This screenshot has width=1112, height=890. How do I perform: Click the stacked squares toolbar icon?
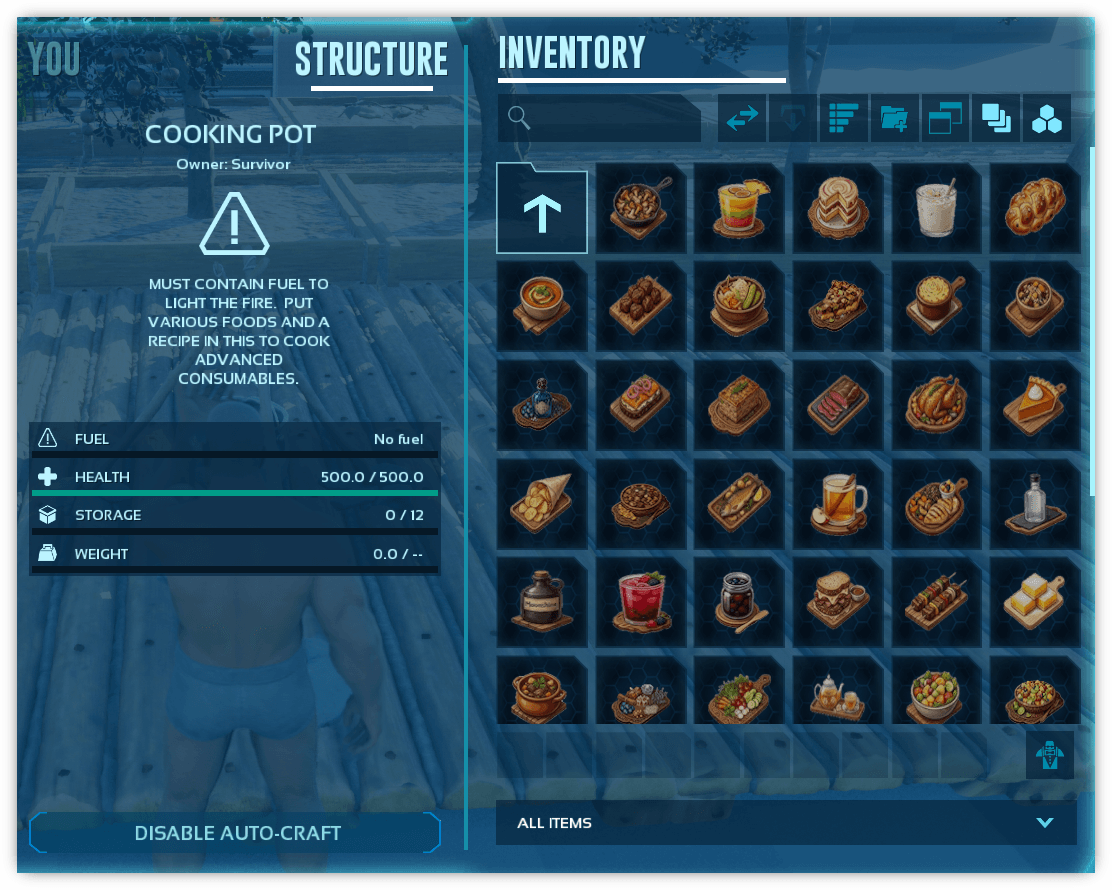click(x=995, y=119)
